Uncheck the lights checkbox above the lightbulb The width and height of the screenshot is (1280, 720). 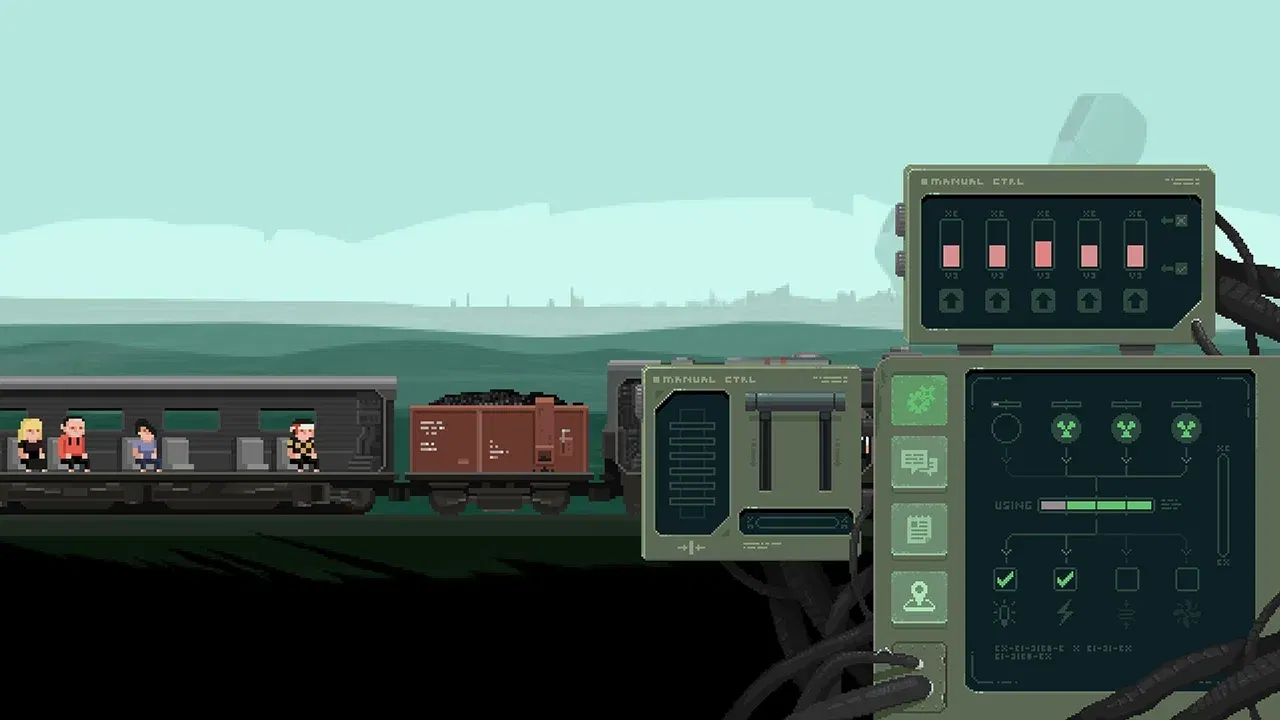click(1006, 577)
